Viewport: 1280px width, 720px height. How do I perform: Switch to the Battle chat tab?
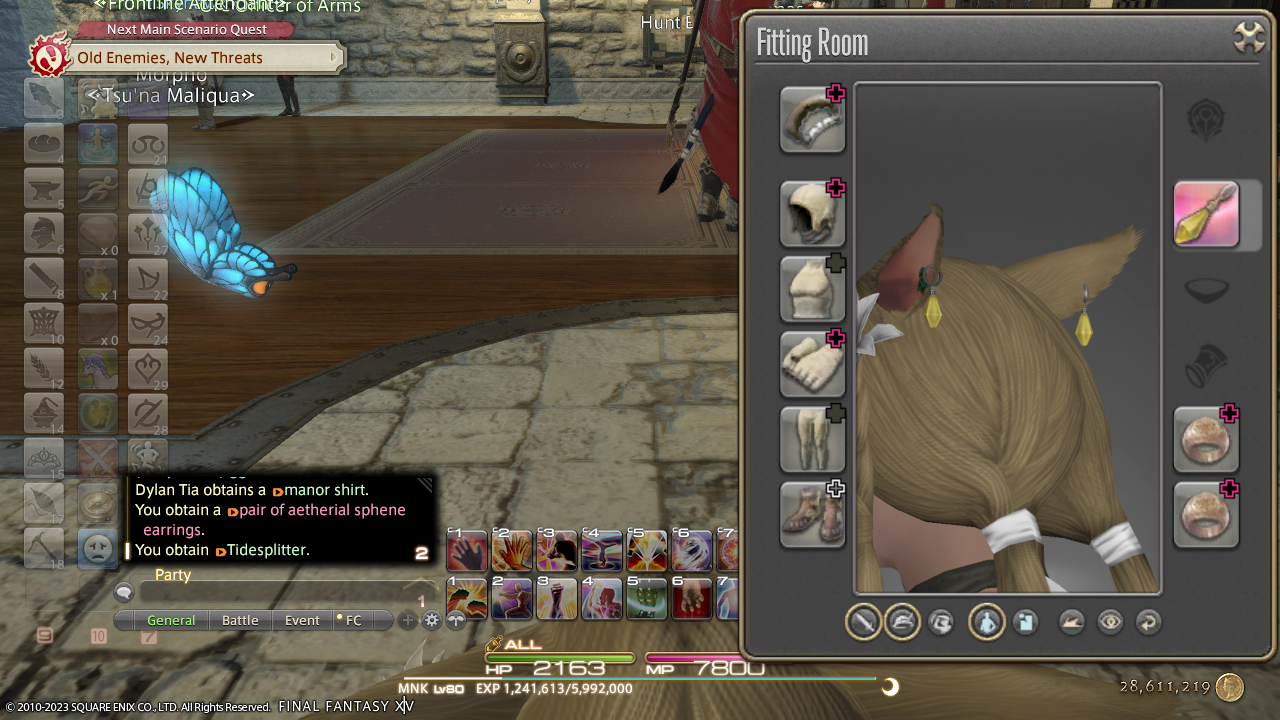pyautogui.click(x=240, y=620)
